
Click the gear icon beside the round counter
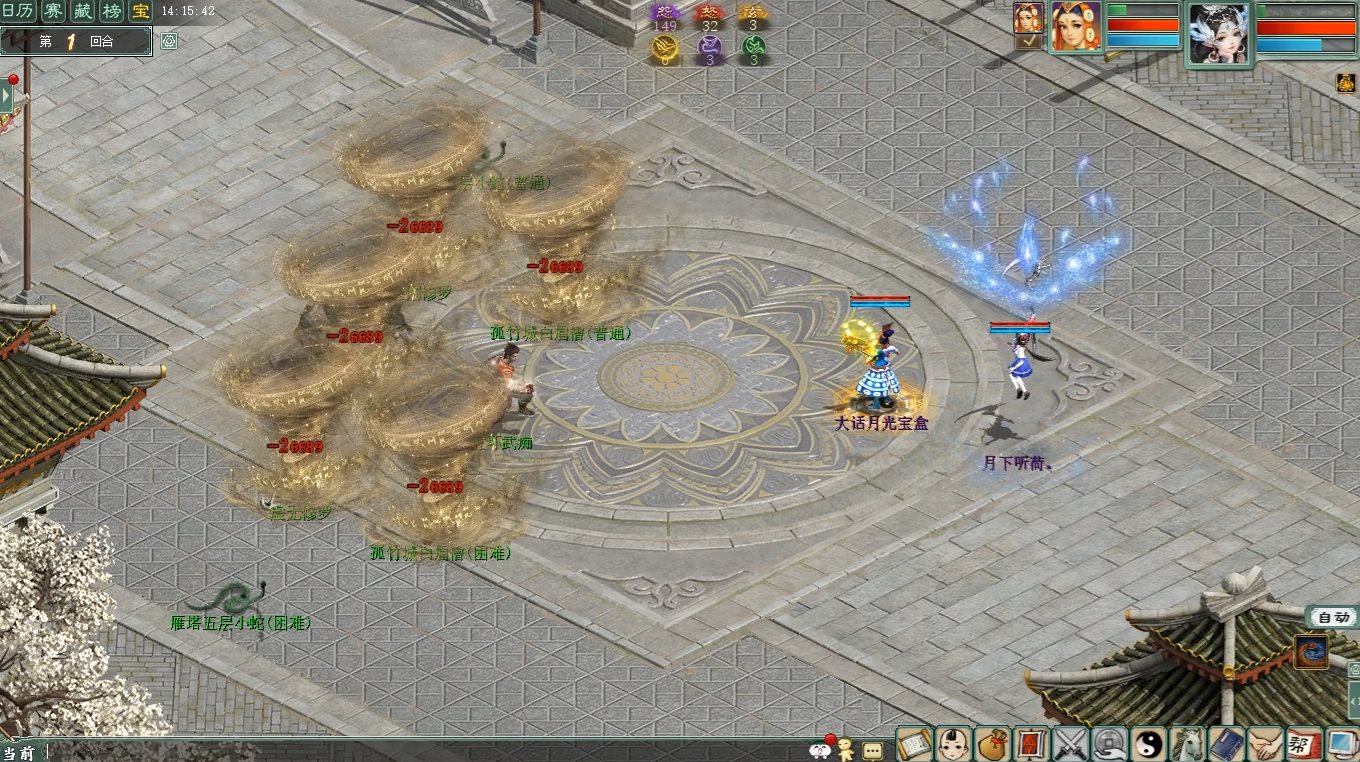click(x=169, y=41)
